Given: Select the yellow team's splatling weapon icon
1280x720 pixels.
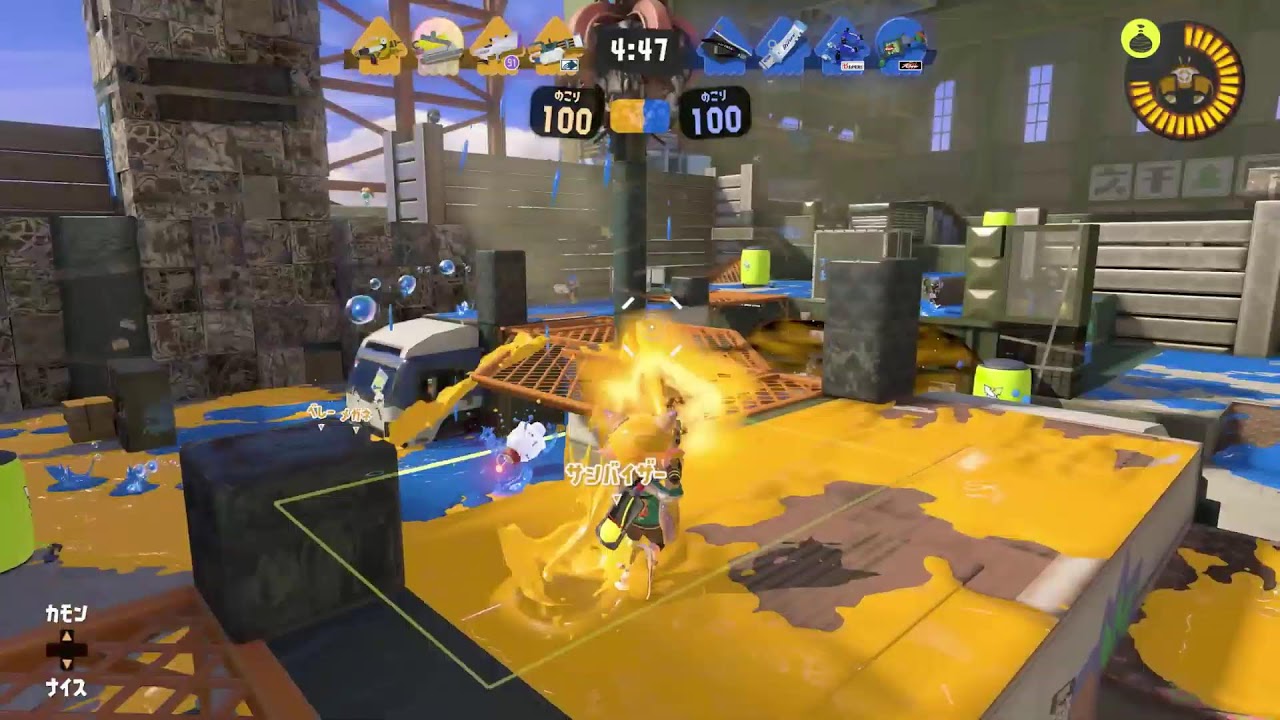Looking at the screenshot, I should click(x=555, y=46).
